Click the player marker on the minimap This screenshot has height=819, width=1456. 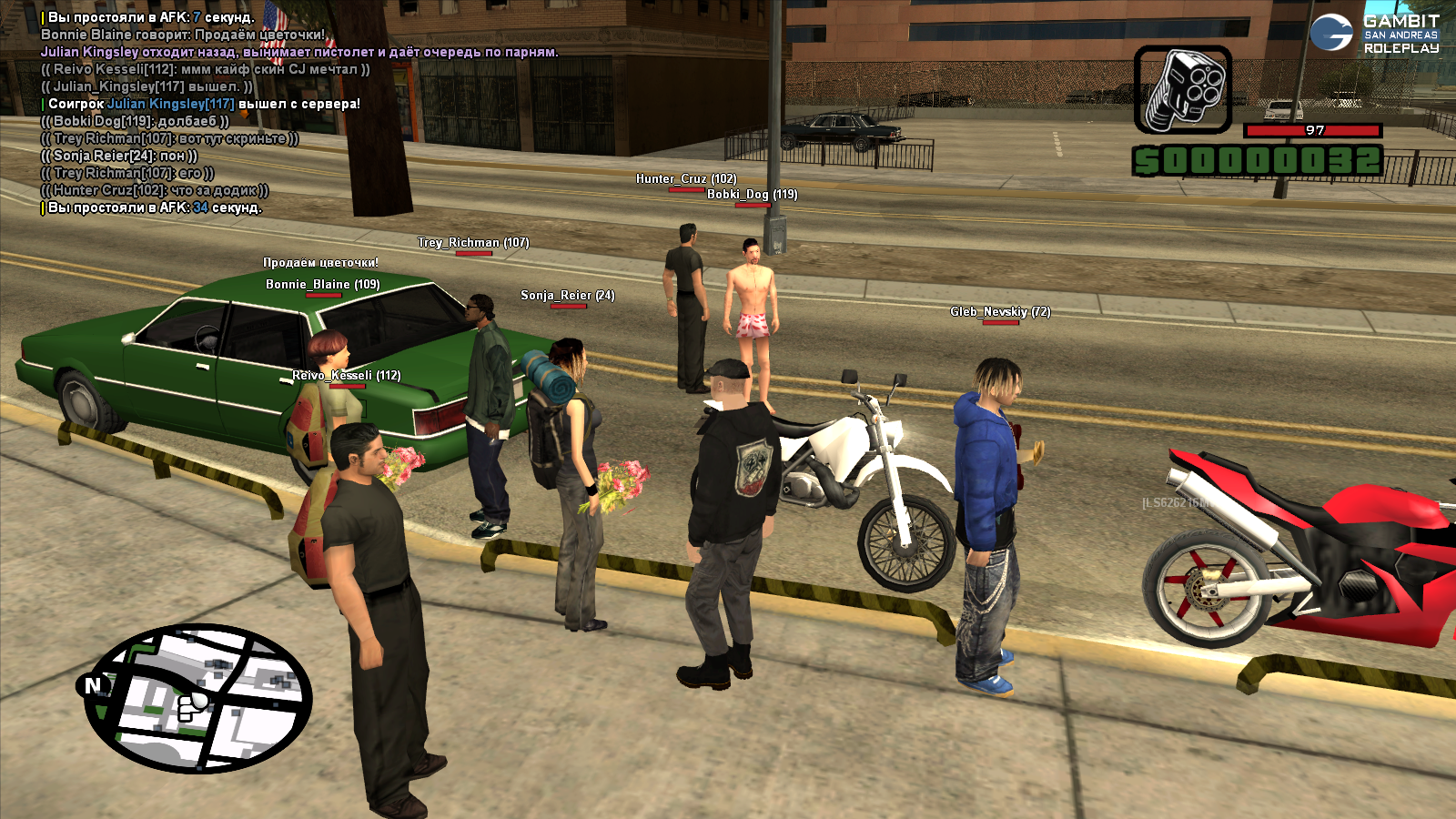tap(191, 705)
